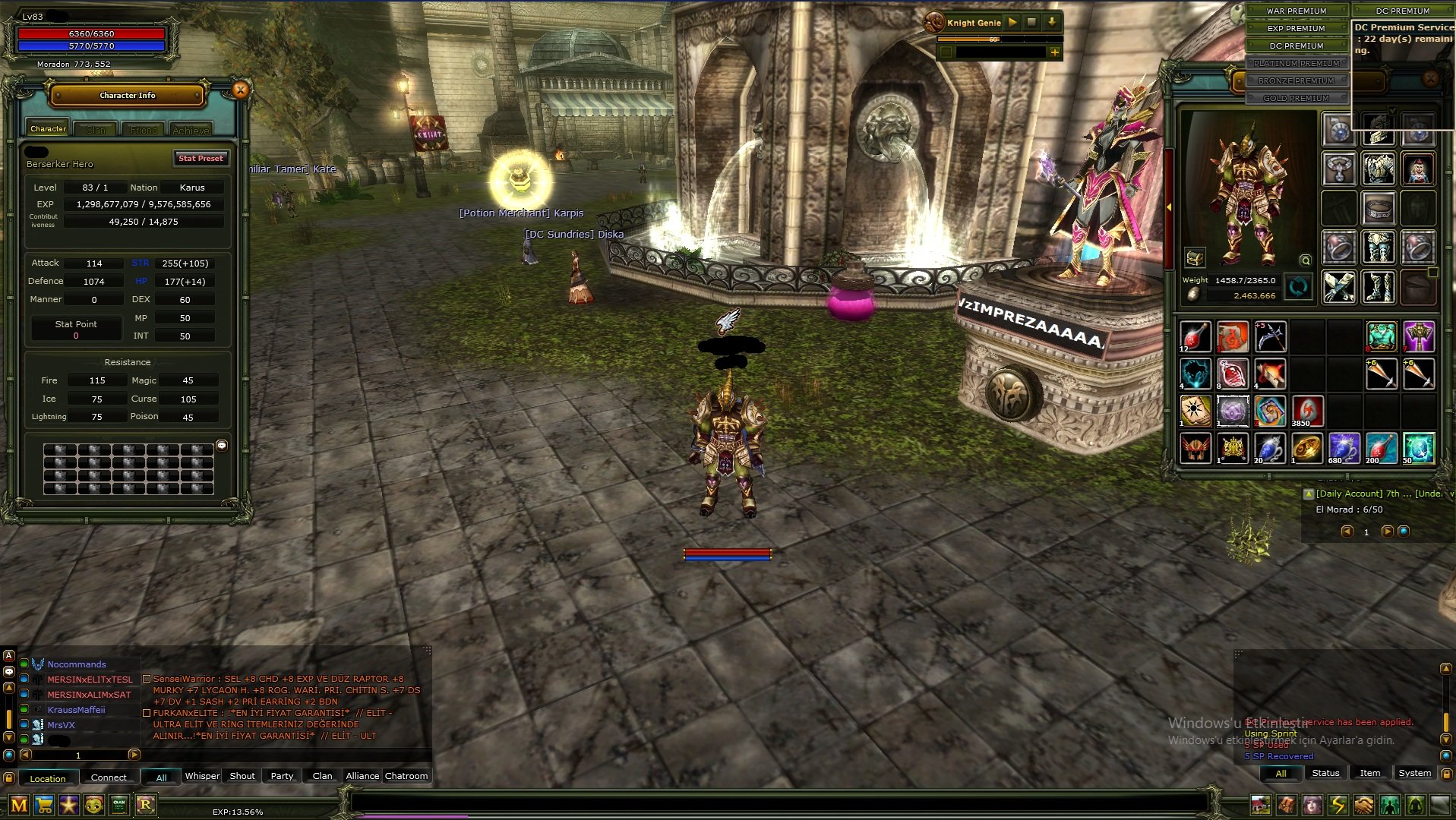Open the treasure chest icon beside character preview

click(x=1195, y=258)
